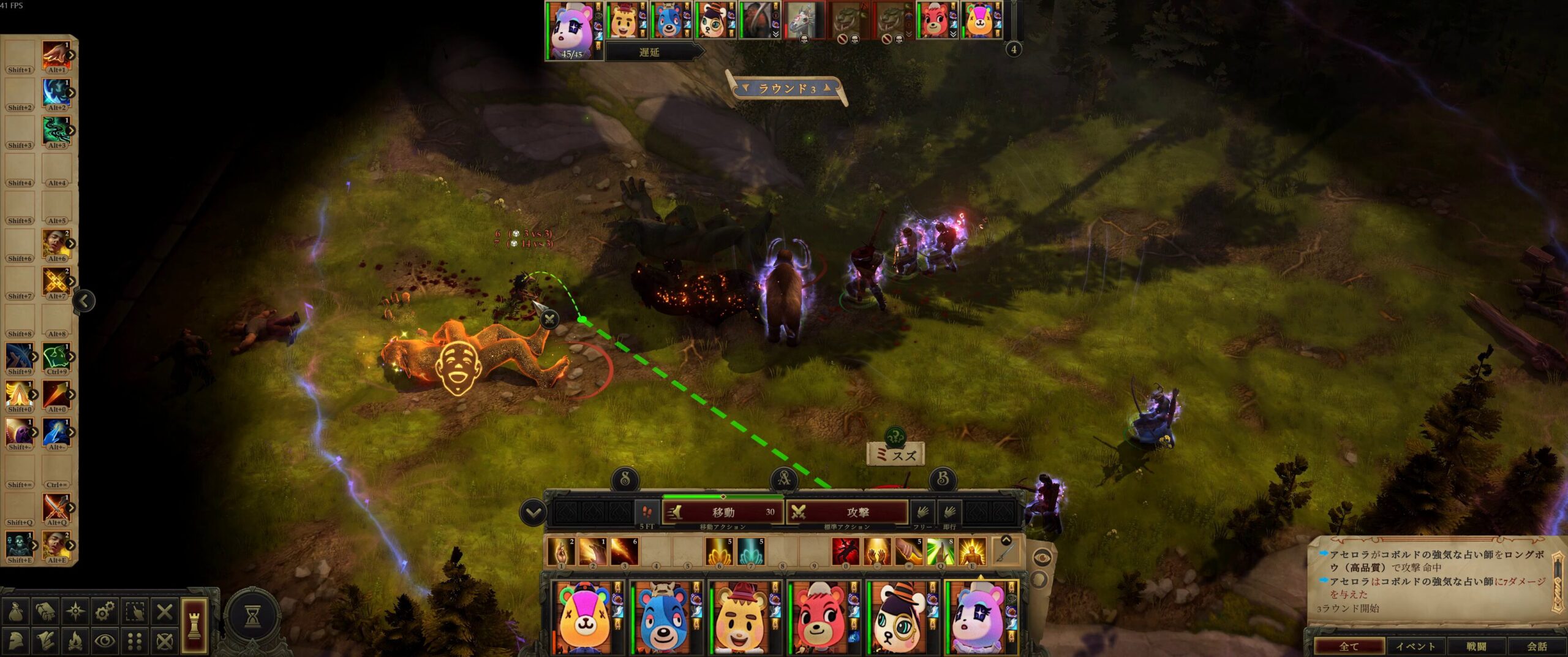Screen dimensions: 1568x657
Task: Show 全て entries in the log
Action: [x=1349, y=646]
